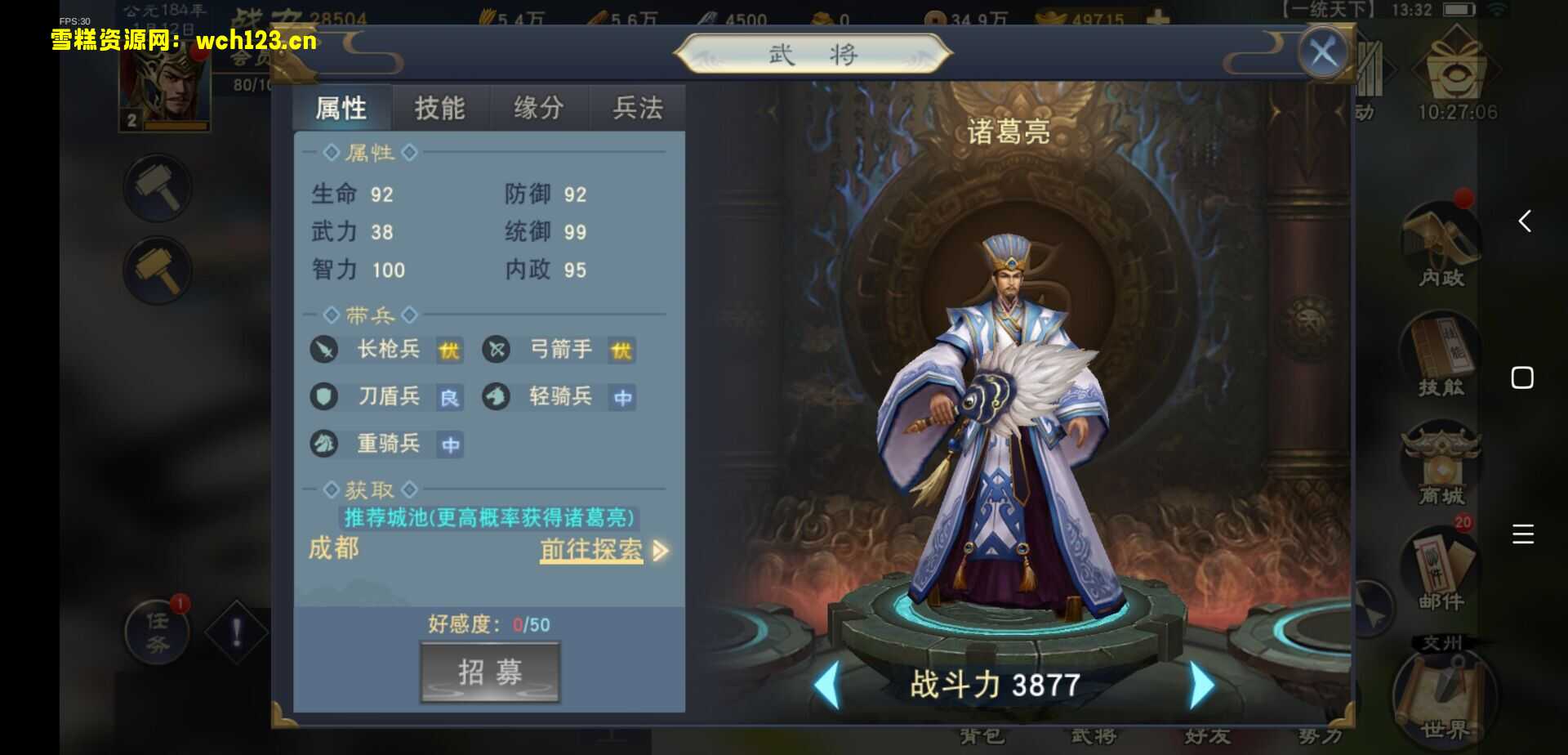Click the 前往探索 link to explore 成都
The image size is (1568, 755).
pos(590,550)
